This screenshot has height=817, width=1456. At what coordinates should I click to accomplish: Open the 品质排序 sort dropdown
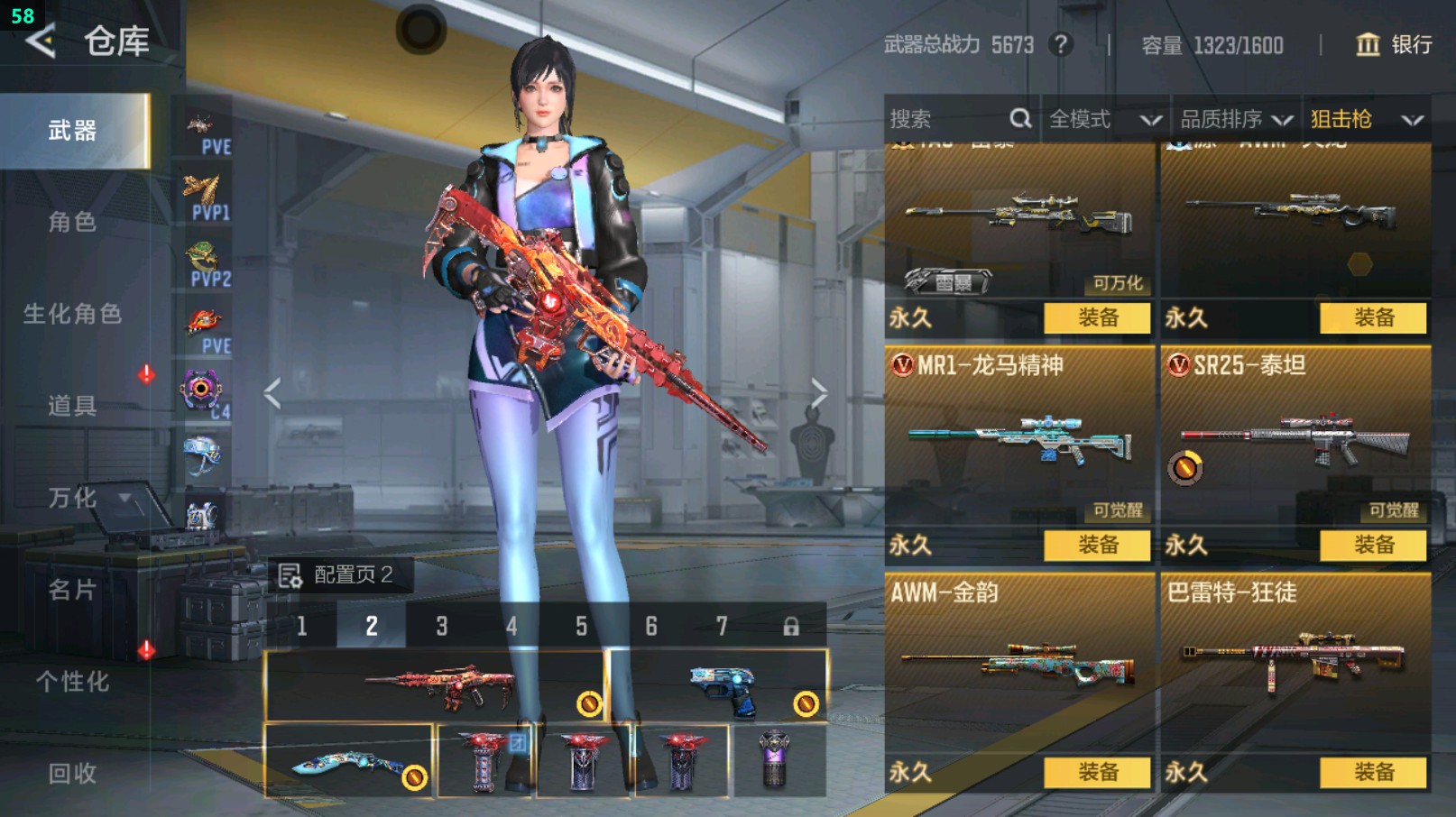pyautogui.click(x=1235, y=119)
